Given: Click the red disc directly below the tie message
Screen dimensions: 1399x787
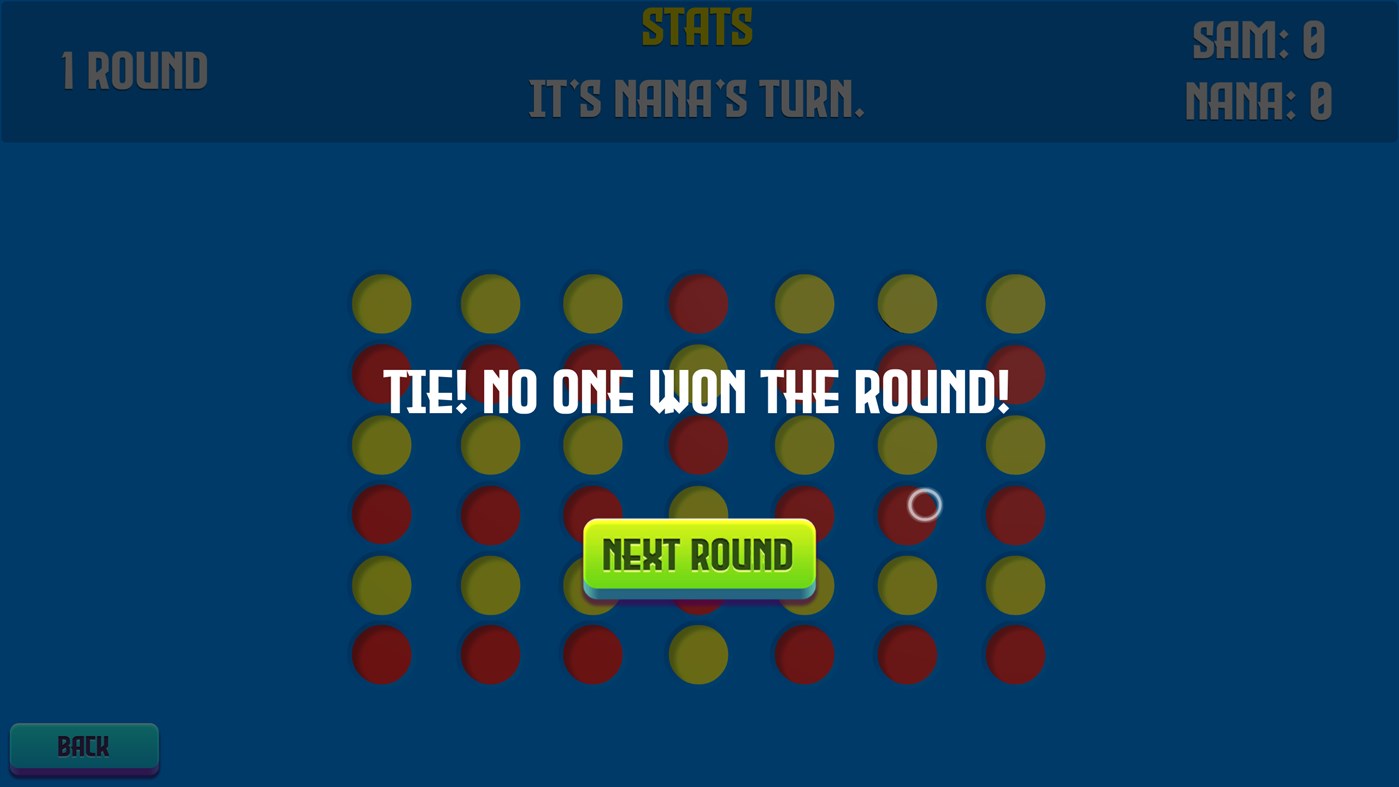Looking at the screenshot, I should pos(697,443).
